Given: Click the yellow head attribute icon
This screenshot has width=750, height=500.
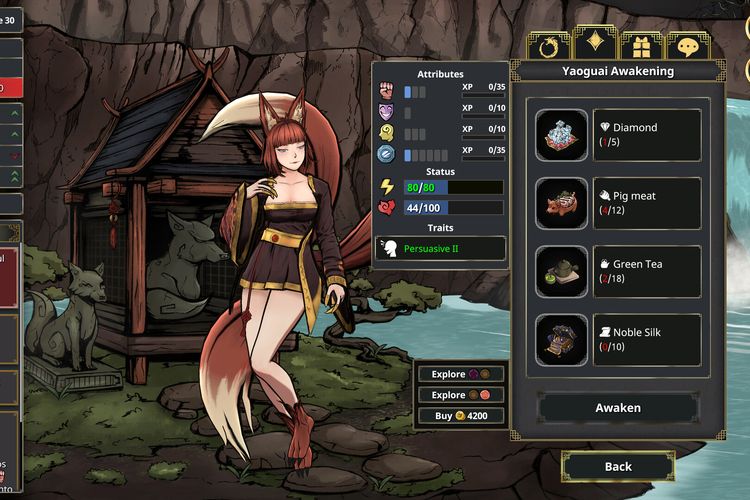Looking at the screenshot, I should [x=387, y=133].
